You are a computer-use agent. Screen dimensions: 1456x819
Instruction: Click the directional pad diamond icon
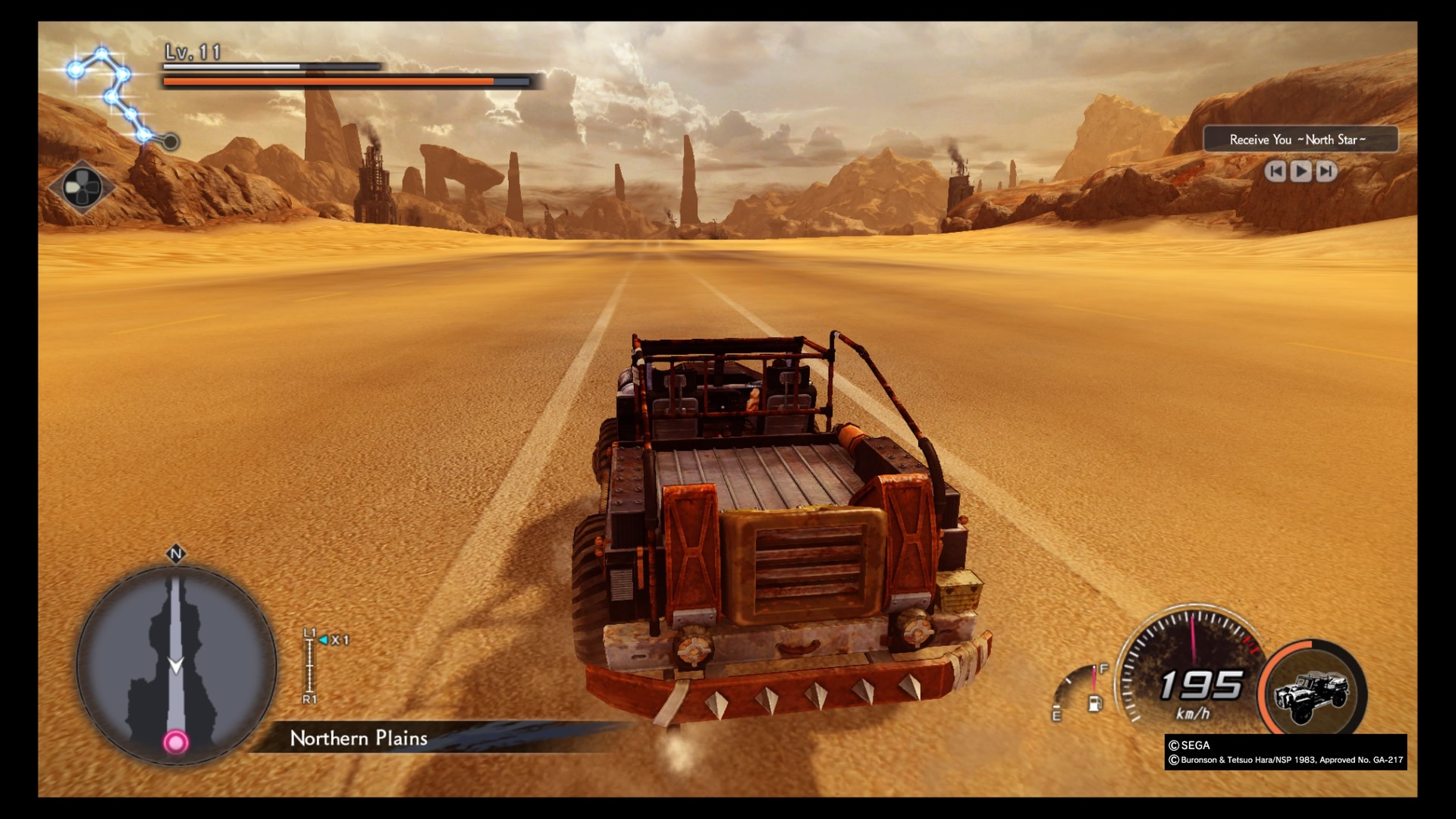[x=81, y=187]
